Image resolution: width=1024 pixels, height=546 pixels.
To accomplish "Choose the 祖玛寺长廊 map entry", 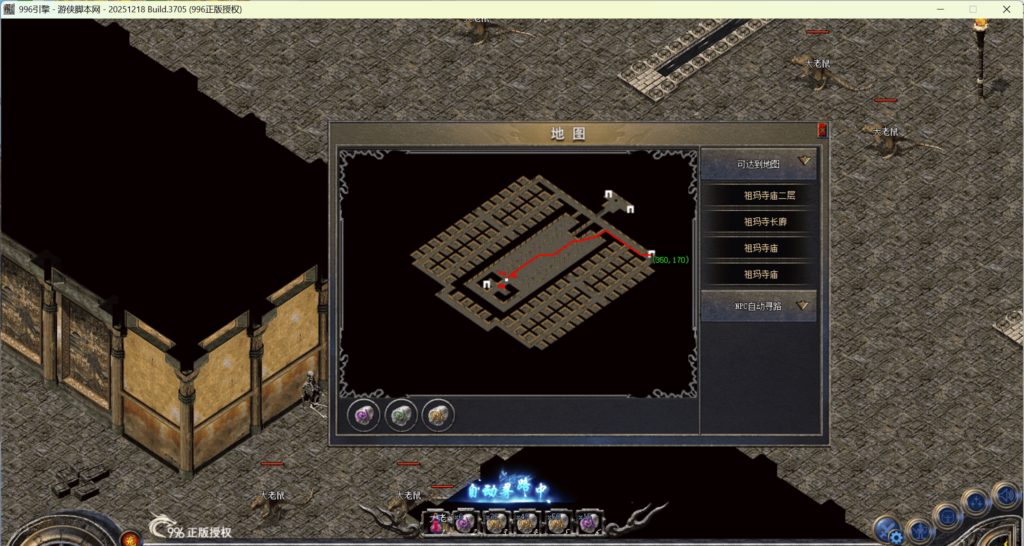I will tap(759, 222).
